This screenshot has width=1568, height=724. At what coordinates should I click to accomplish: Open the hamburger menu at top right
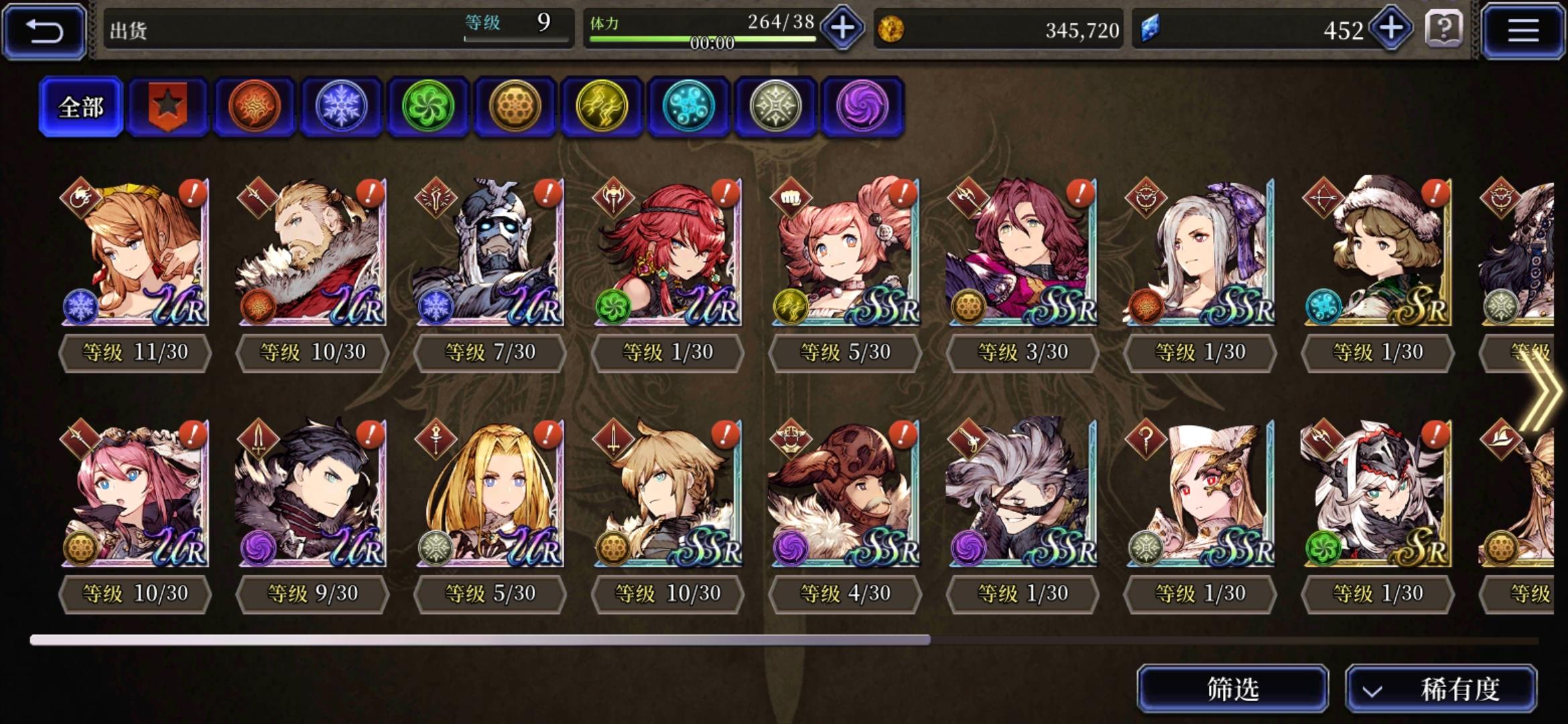[x=1524, y=29]
